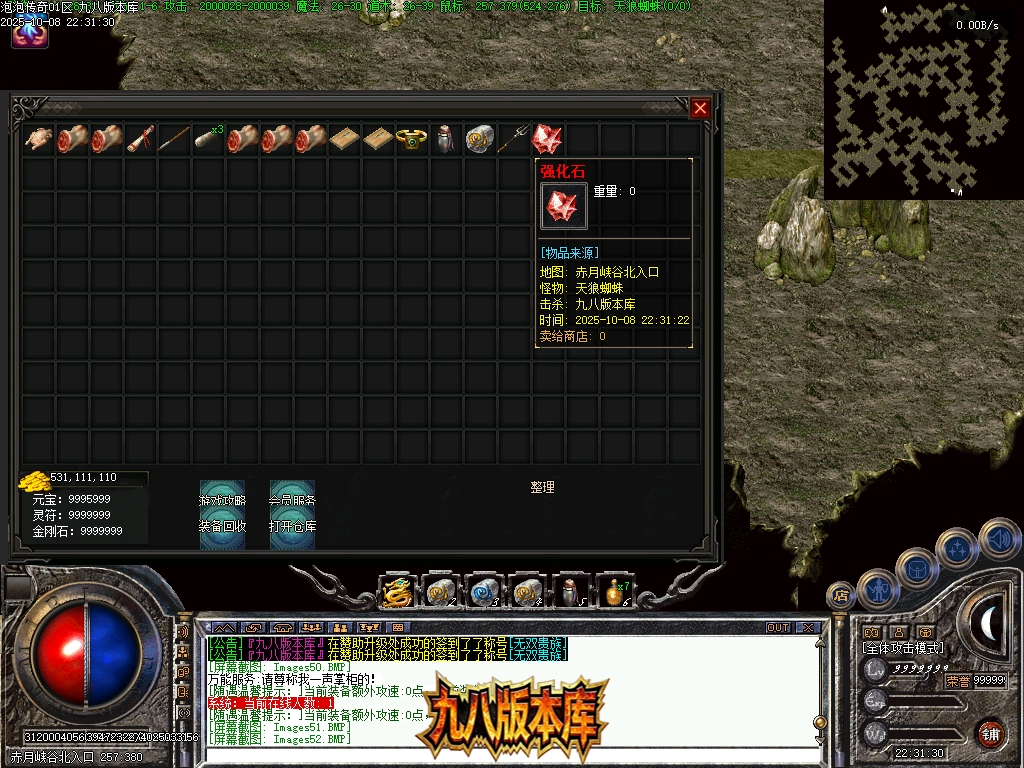Viewport: 1024px width, 768px height.
Task: Use the blue swirl scroll in the hotbar
Action: click(x=484, y=592)
